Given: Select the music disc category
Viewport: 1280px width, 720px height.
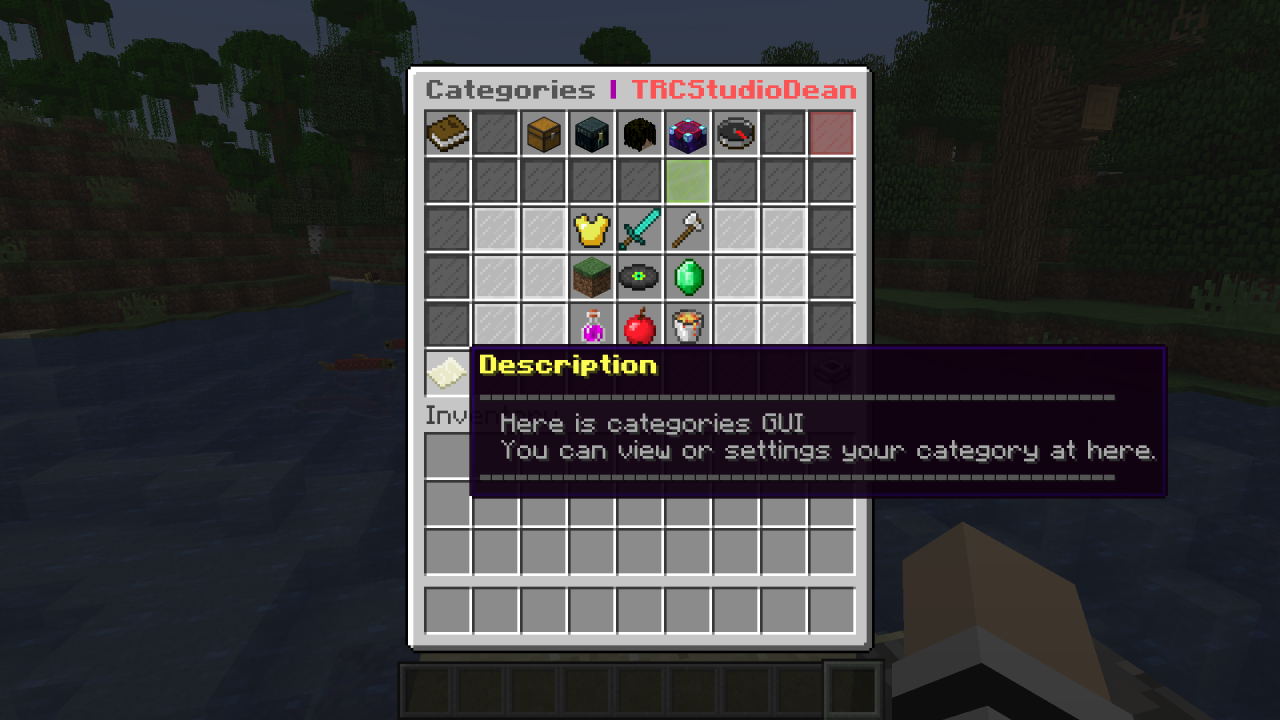Looking at the screenshot, I should click(x=639, y=278).
